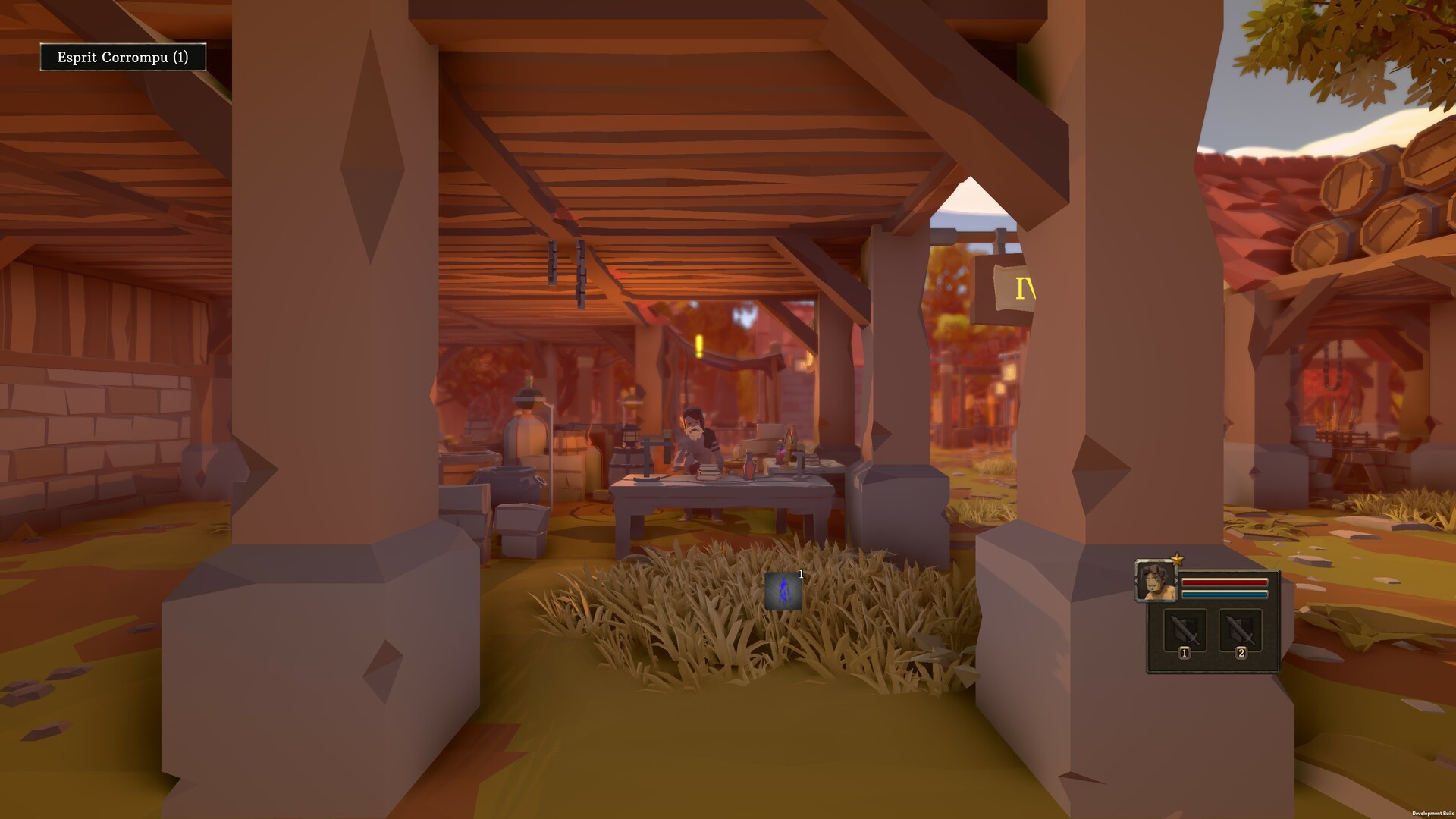Viewport: 1456px width, 819px height.
Task: Click the "1" quantity on the dropped item
Action: tap(801, 574)
